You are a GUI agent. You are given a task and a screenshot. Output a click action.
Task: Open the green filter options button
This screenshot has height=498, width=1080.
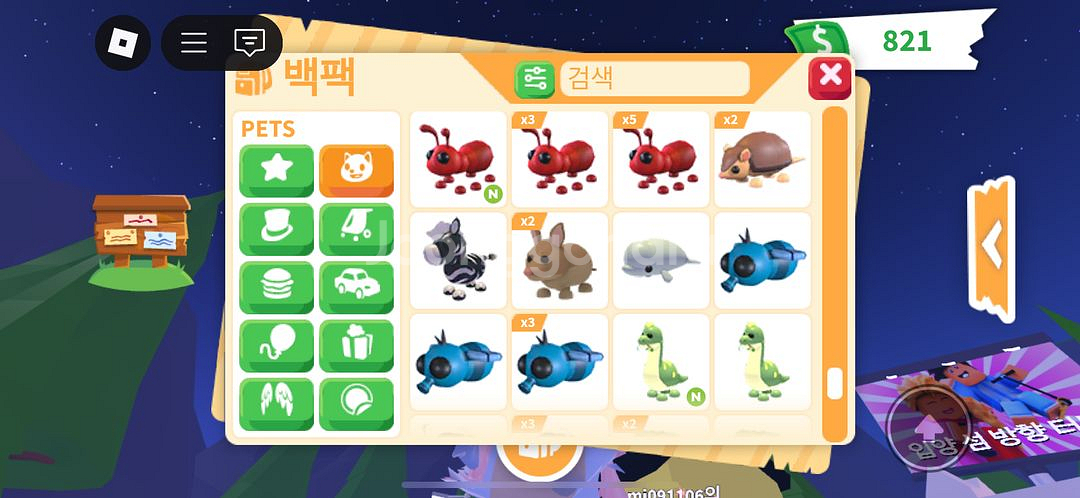pyautogui.click(x=535, y=79)
